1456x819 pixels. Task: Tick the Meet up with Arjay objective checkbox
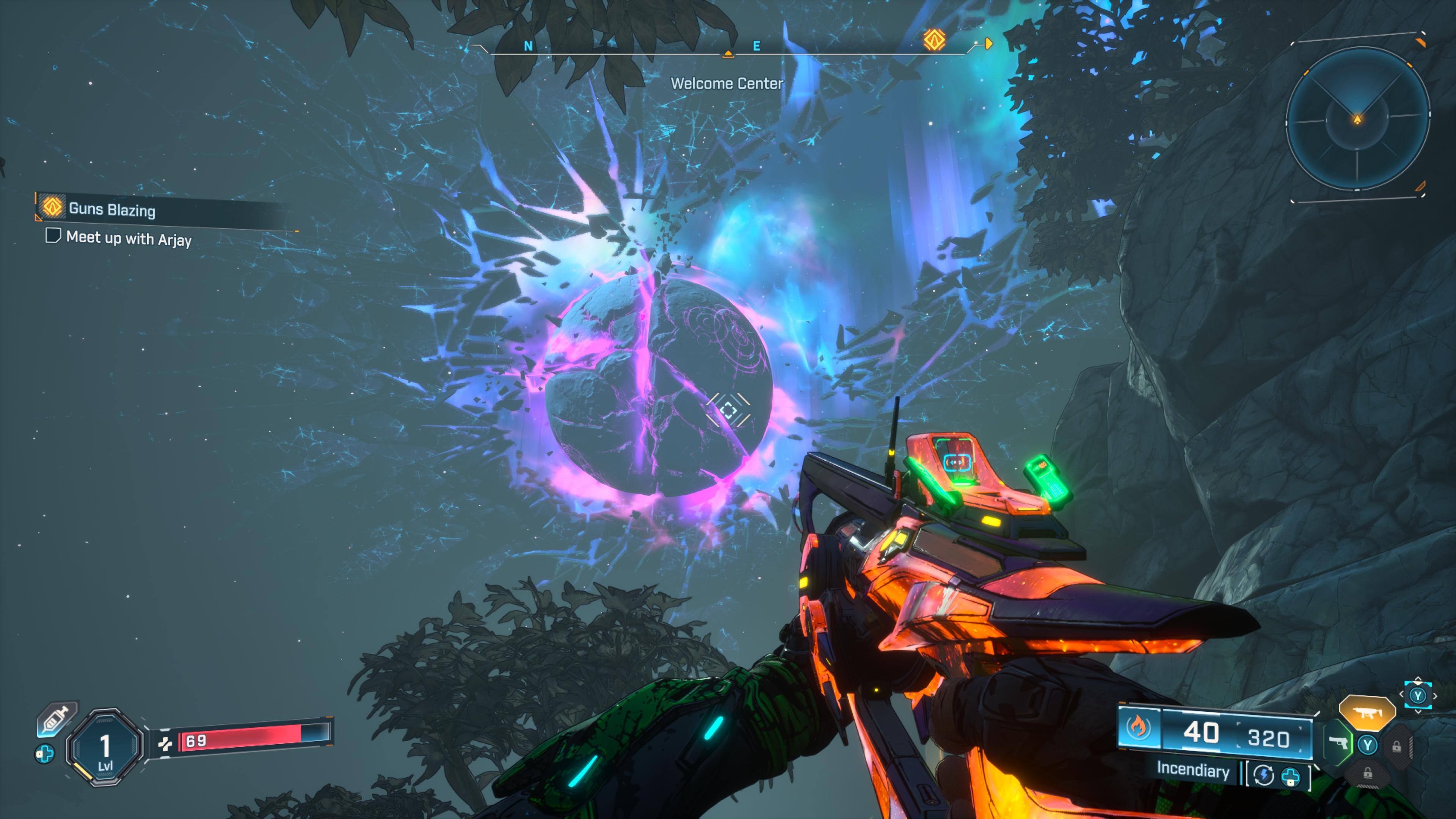coord(53,235)
